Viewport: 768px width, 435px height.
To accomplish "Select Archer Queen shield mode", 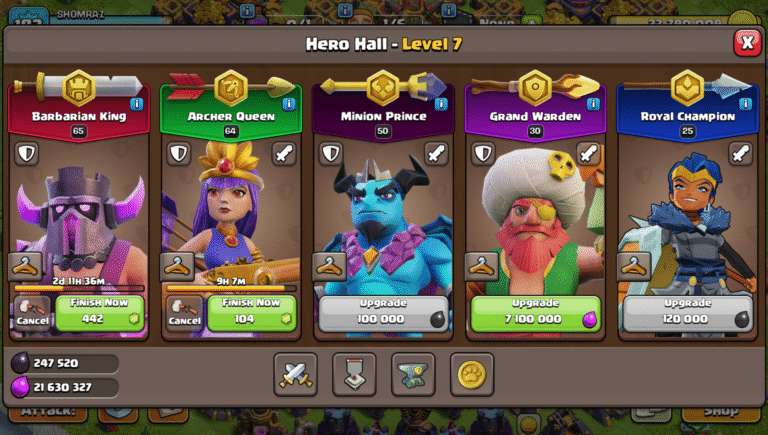I will [179, 153].
